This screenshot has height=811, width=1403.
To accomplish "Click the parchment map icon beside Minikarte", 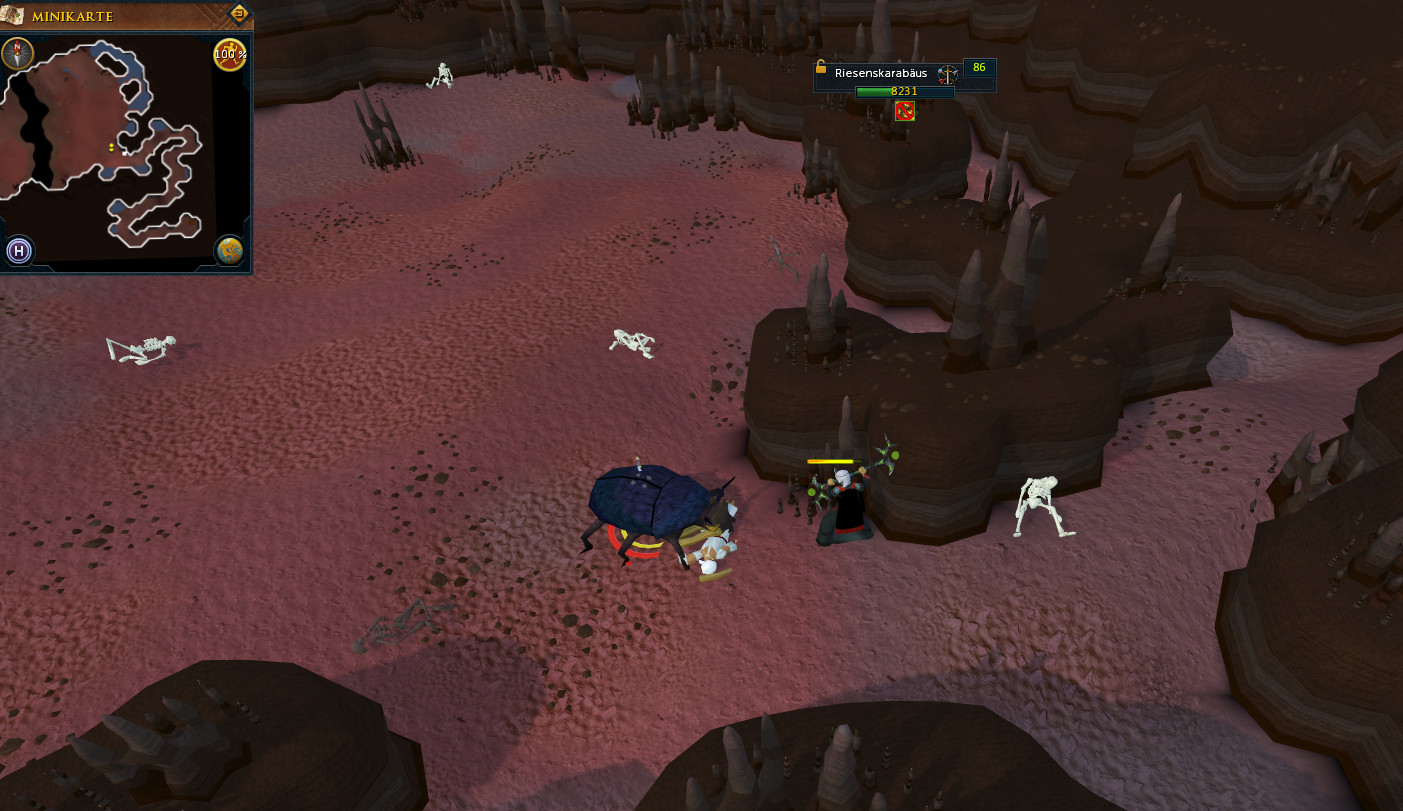I will pos(13,16).
